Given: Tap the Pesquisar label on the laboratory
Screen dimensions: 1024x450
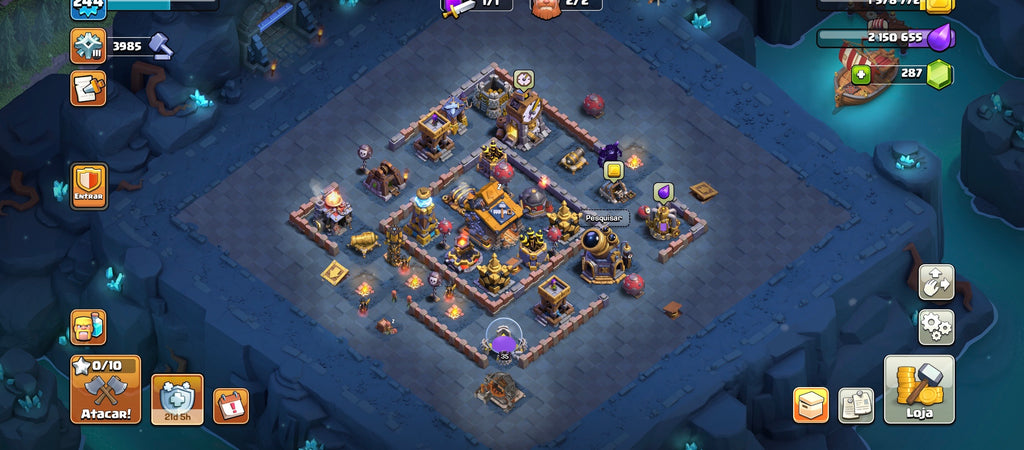Looking at the screenshot, I should (x=604, y=217).
